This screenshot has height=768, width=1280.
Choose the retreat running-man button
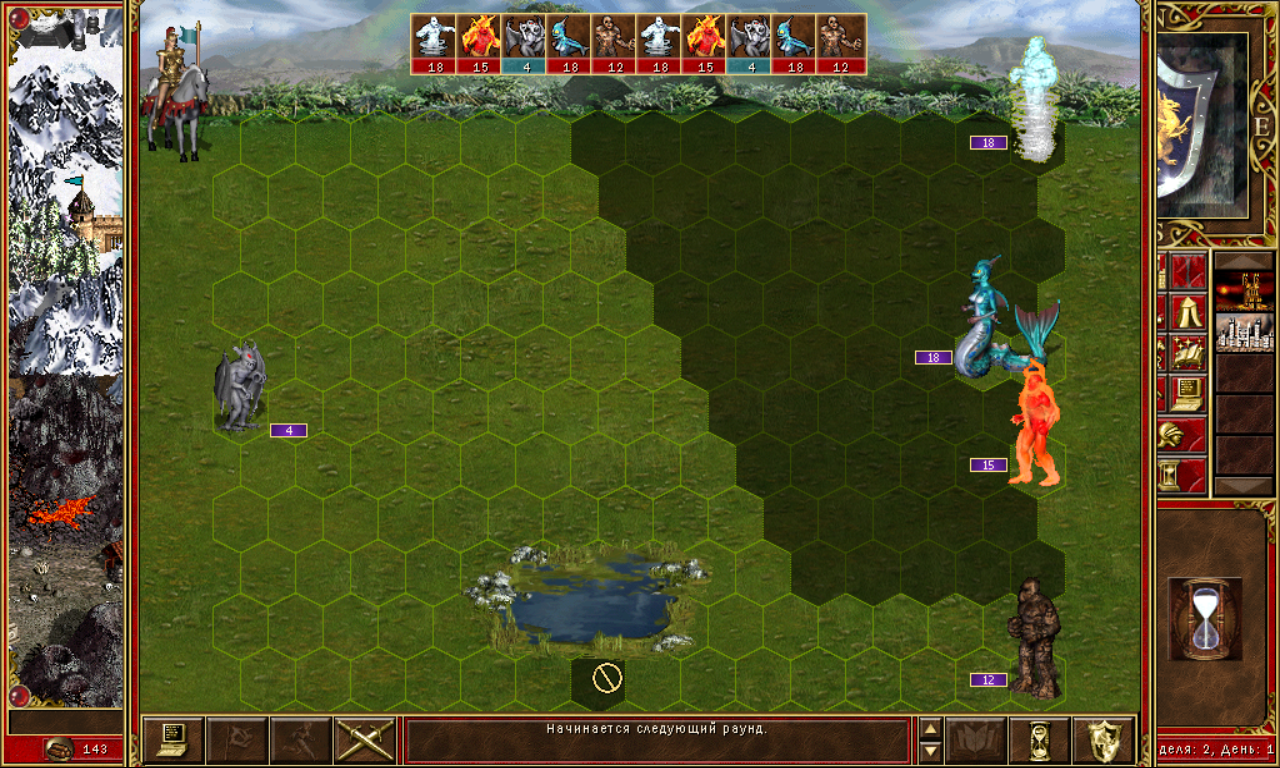301,740
